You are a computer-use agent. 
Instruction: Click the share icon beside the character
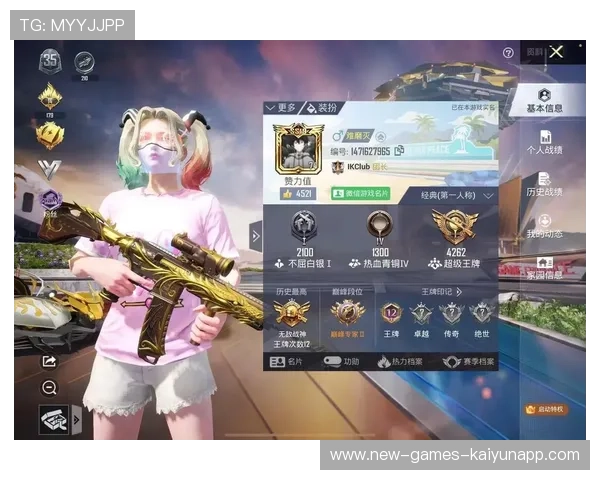(48, 361)
